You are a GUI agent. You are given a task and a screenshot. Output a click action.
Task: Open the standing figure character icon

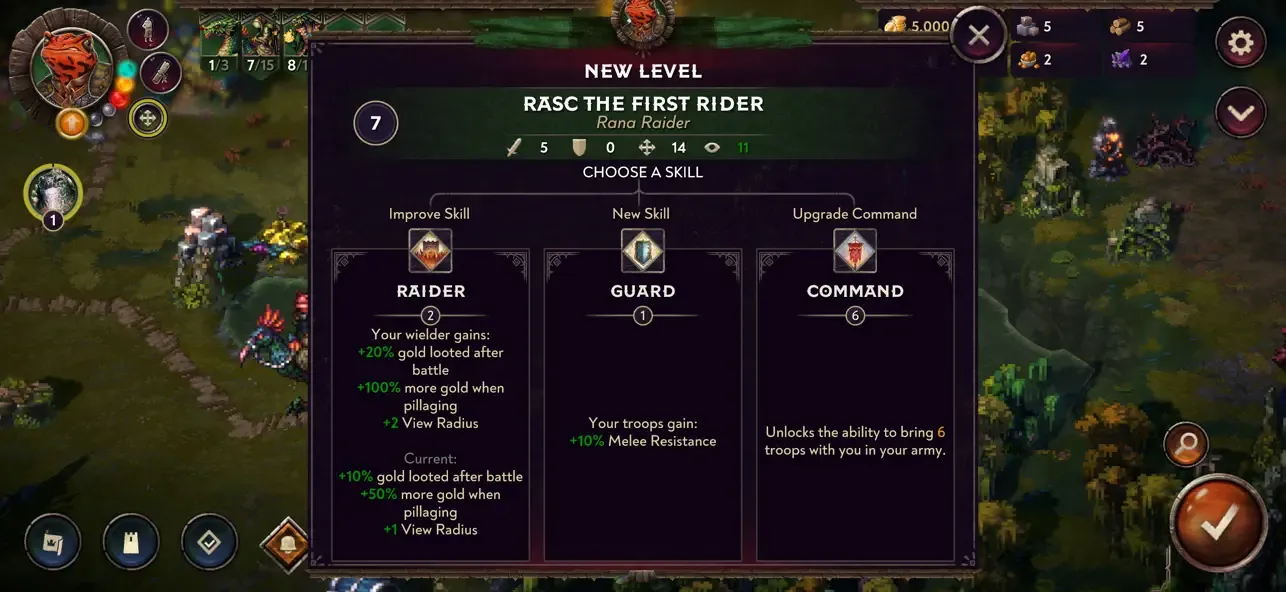[x=147, y=28]
